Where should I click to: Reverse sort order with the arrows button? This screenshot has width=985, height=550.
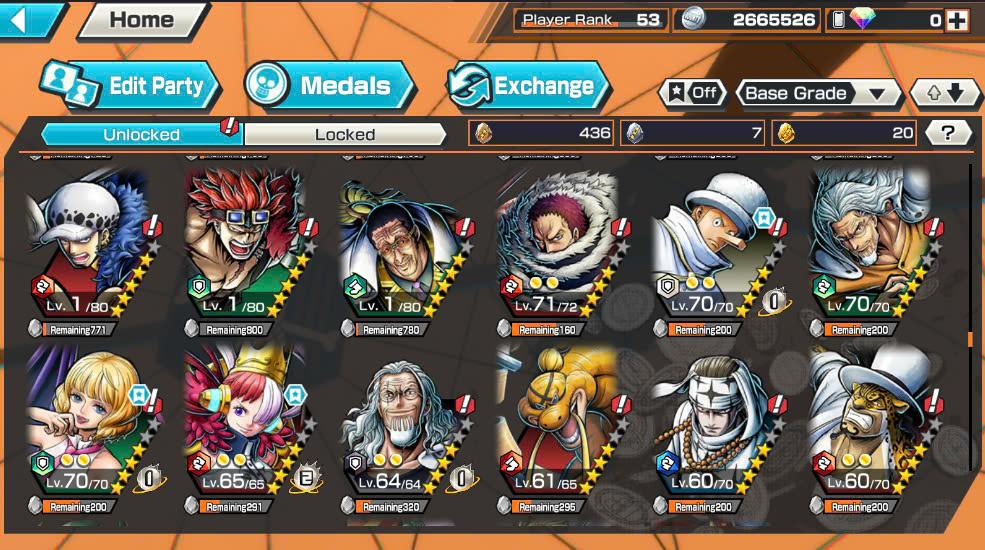[x=946, y=93]
